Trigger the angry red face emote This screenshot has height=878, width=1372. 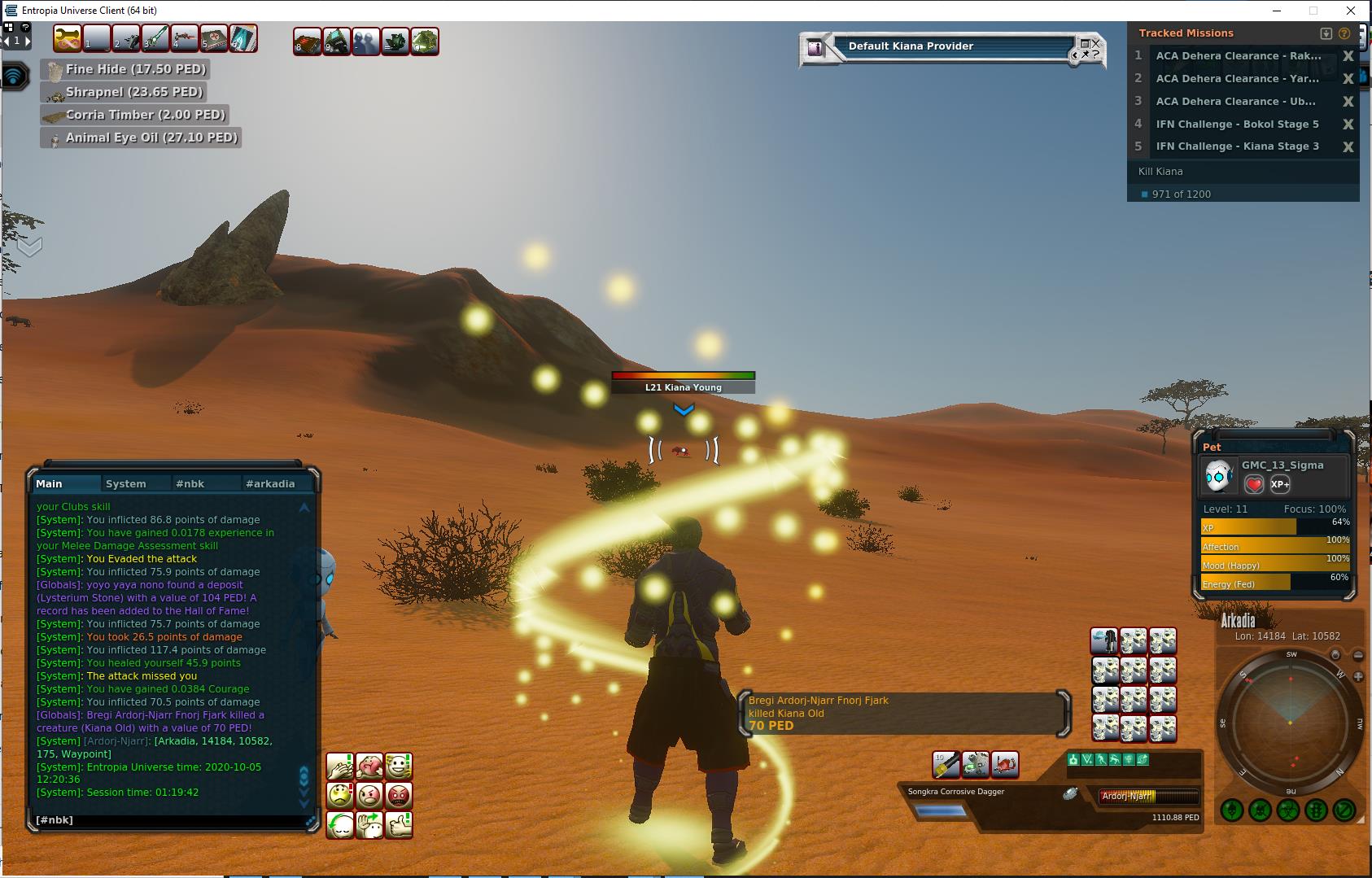tap(399, 795)
